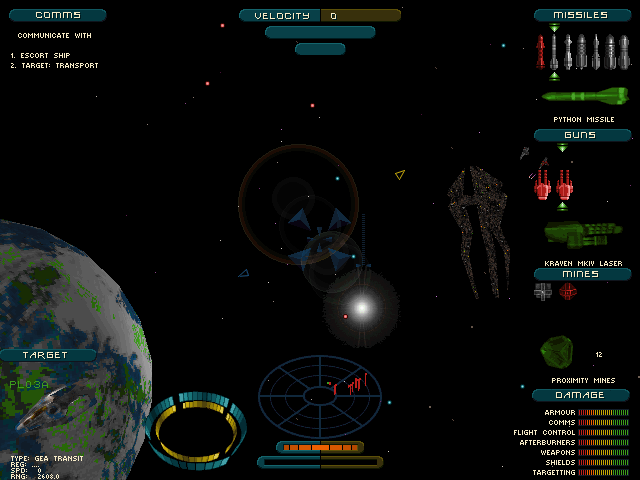The width and height of the screenshot is (640, 480).
Task: Choose the red mine icon
Action: point(568,291)
